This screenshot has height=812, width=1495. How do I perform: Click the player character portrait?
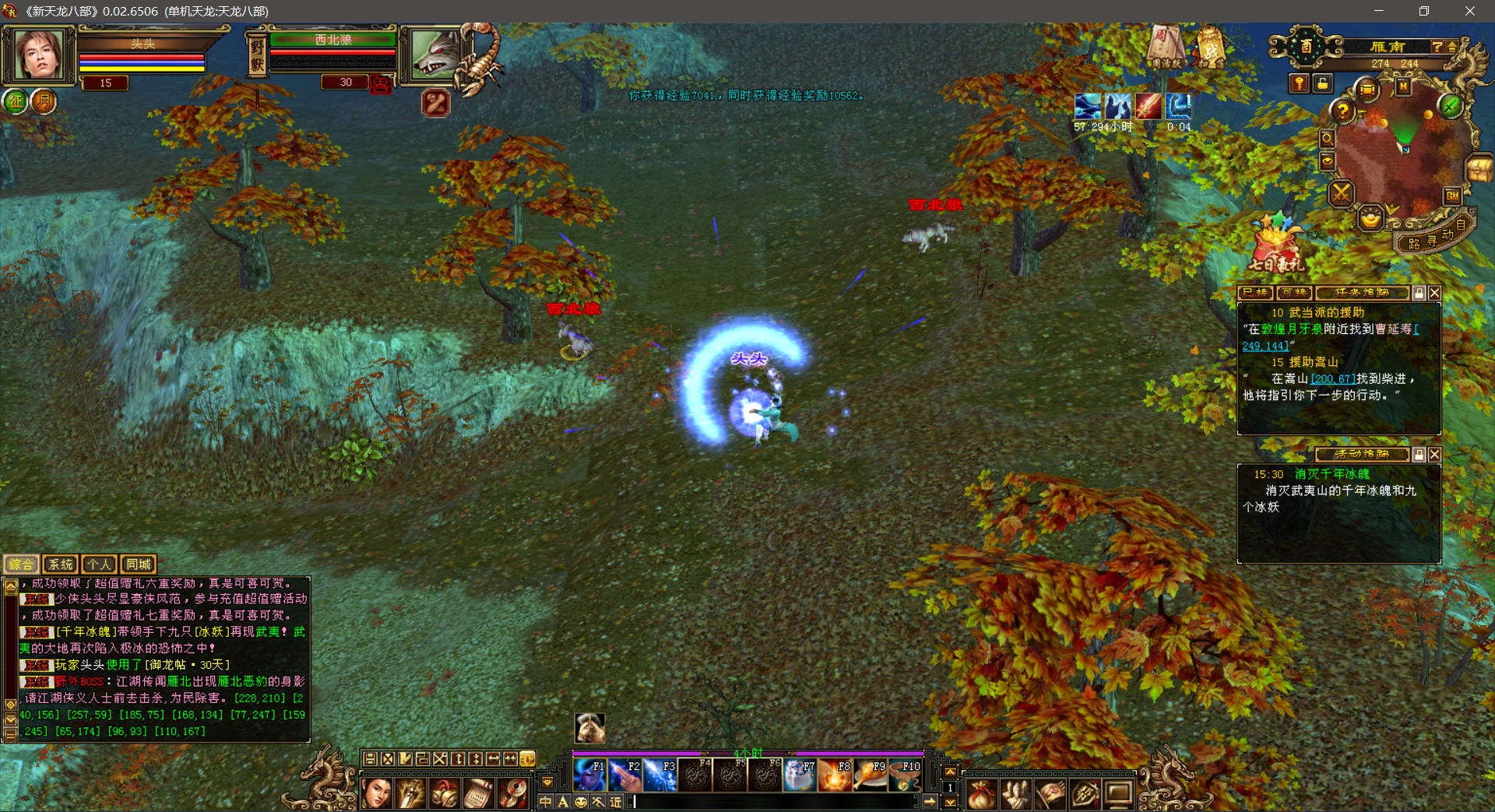pos(37,54)
